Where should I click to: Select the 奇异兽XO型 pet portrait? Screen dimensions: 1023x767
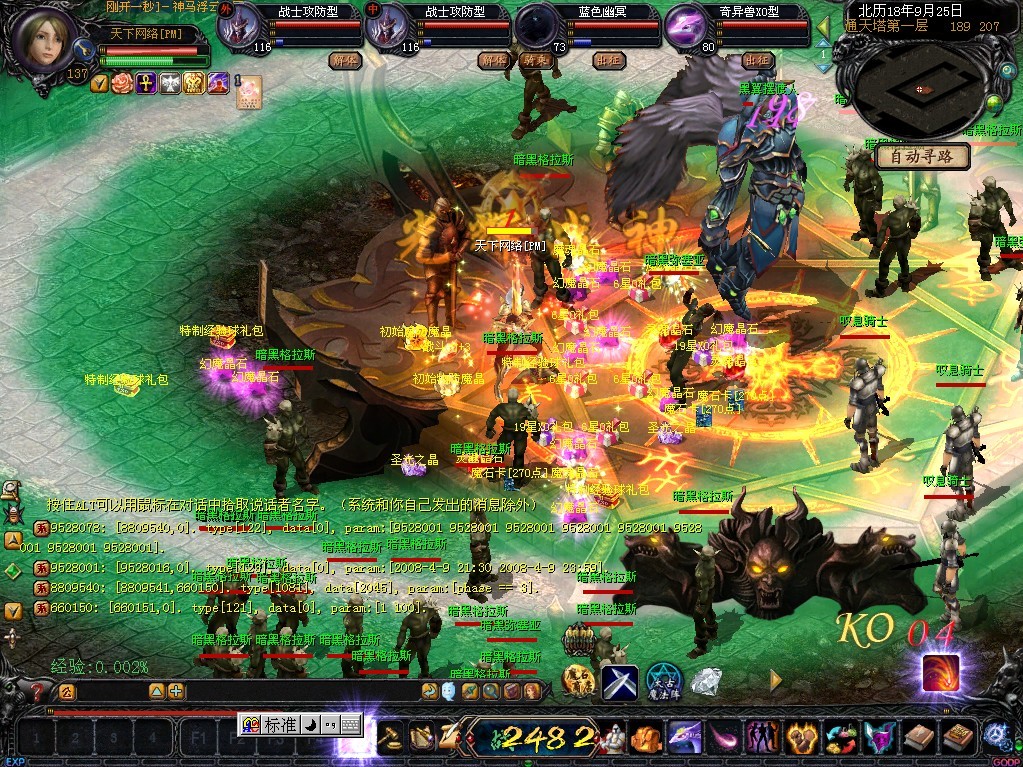(x=687, y=25)
